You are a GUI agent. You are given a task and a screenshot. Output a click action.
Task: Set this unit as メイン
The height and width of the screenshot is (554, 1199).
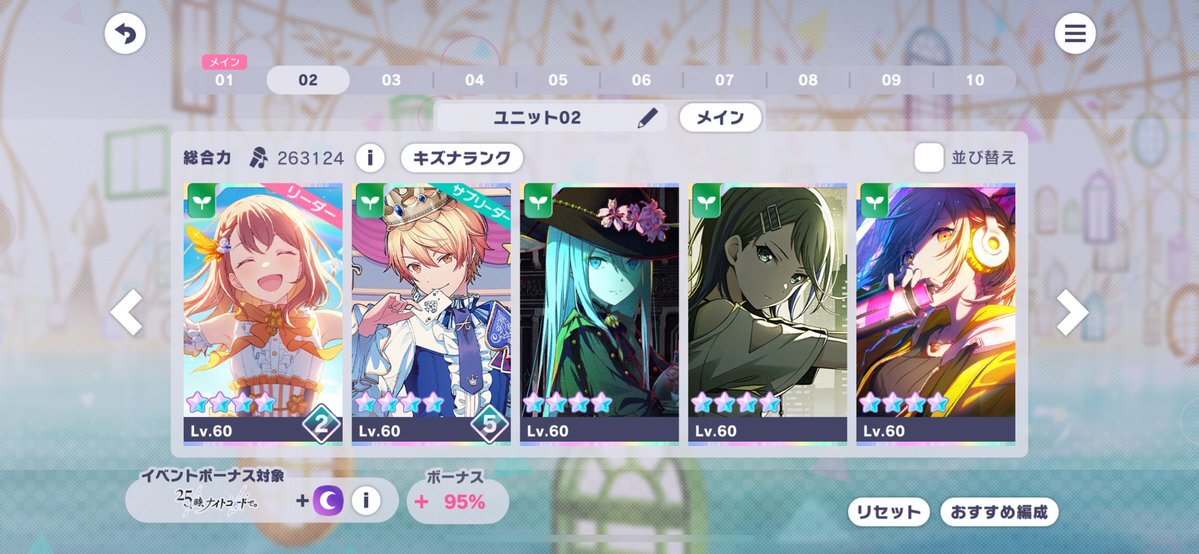[720, 118]
